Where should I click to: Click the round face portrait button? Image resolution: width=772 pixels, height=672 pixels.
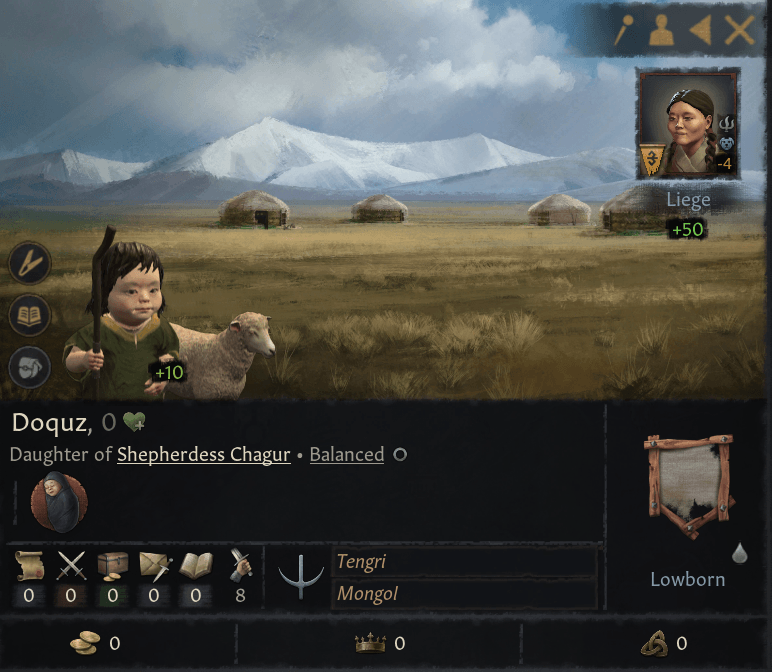click(30, 367)
